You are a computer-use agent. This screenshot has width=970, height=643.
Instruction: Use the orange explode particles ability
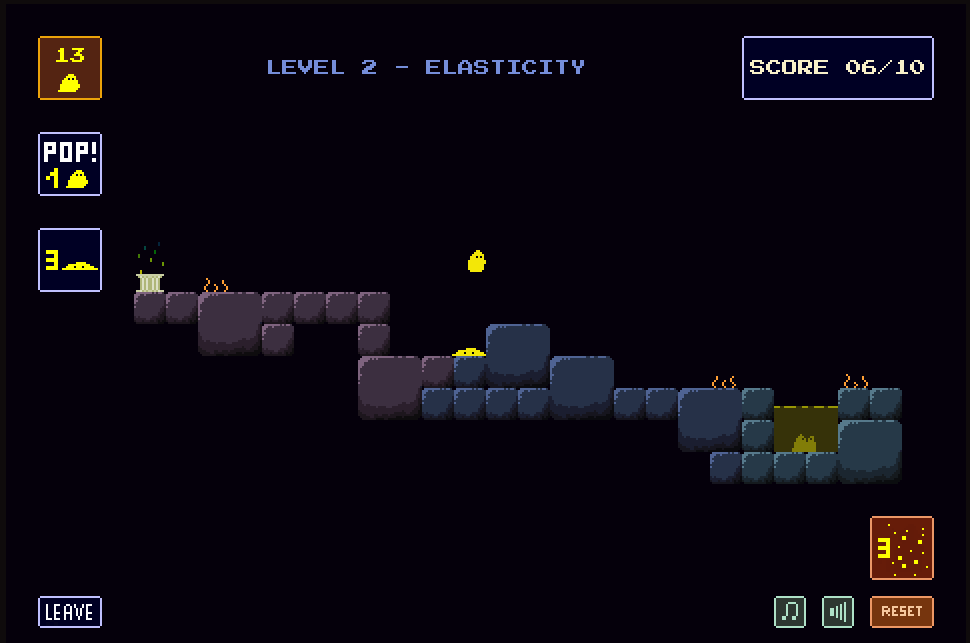coord(901,548)
